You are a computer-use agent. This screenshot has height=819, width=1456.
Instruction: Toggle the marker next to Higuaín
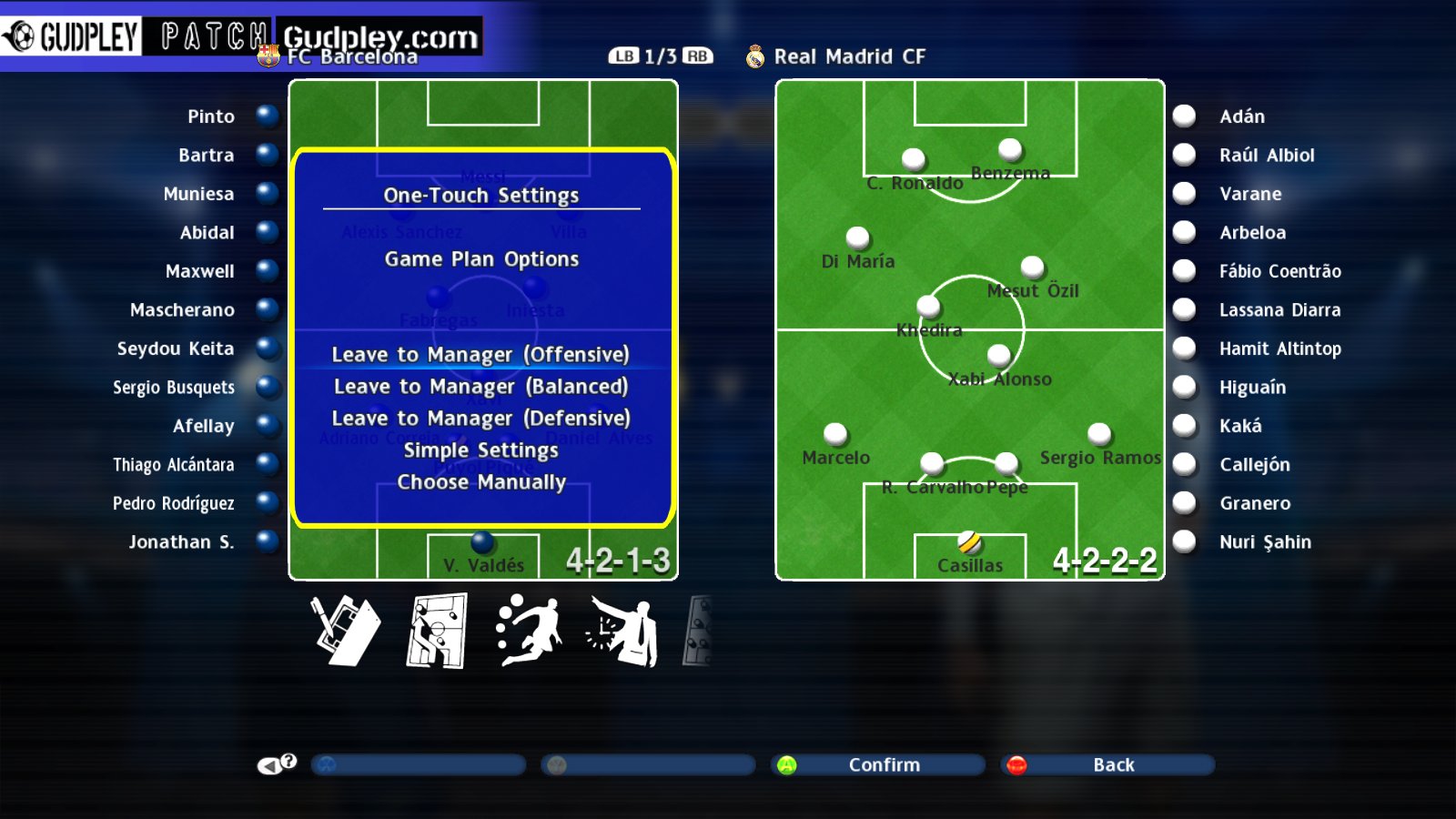point(1184,386)
